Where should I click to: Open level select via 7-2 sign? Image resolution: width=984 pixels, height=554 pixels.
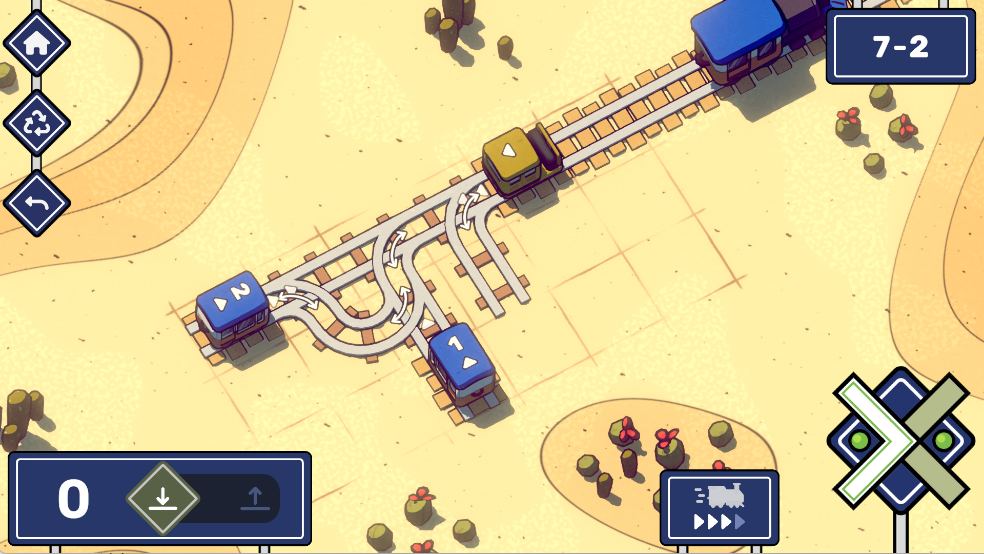pyautogui.click(x=900, y=47)
